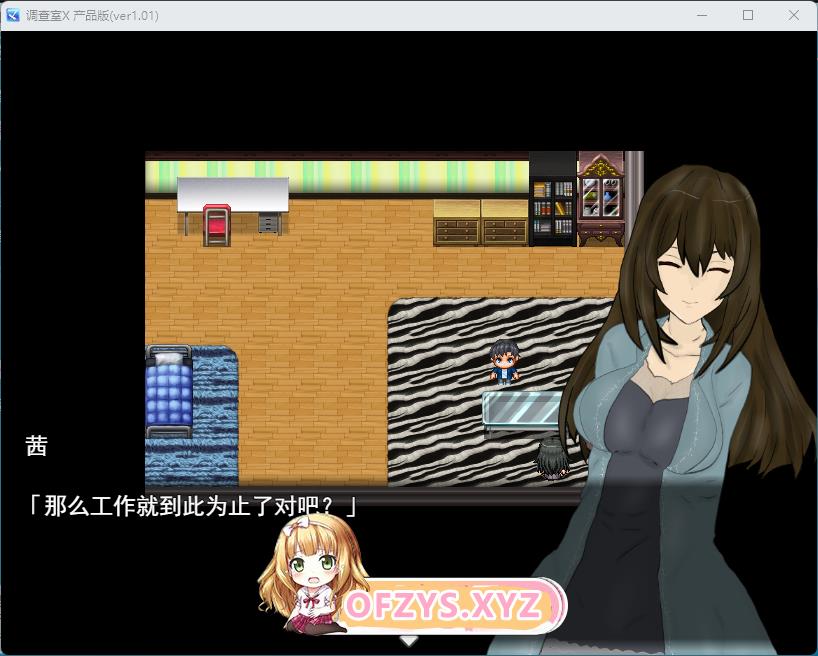
Task: Close the game window
Action: tap(794, 15)
